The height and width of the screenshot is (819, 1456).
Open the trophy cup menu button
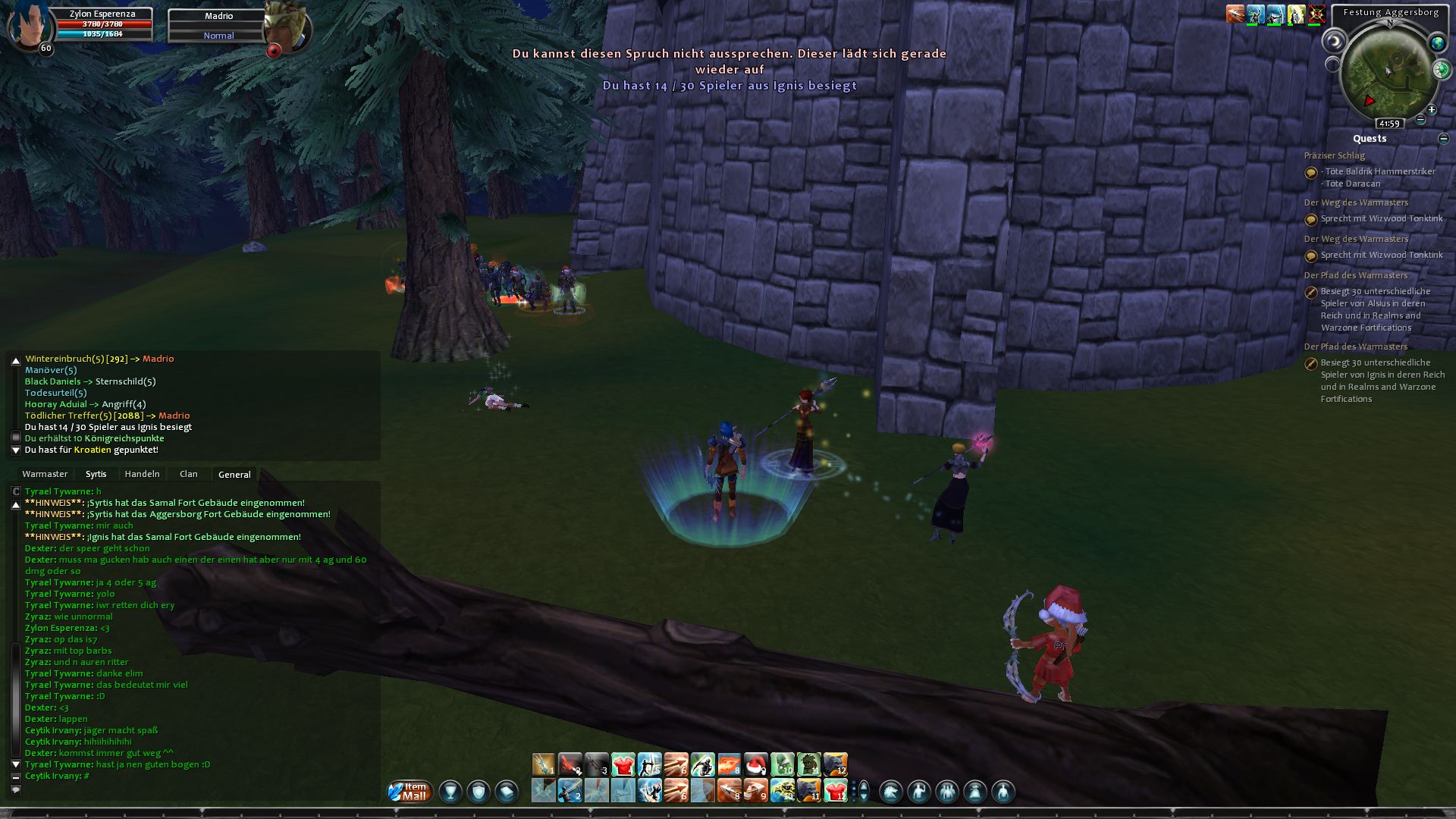pos(450,792)
